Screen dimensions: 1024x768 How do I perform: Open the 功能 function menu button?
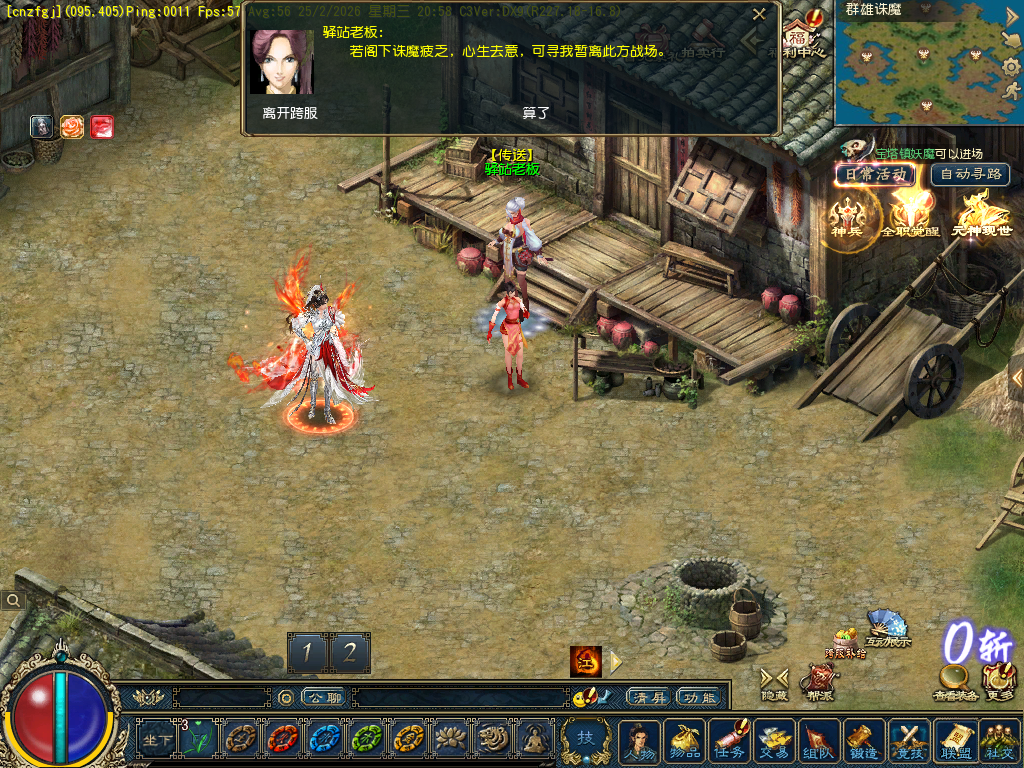(697, 697)
